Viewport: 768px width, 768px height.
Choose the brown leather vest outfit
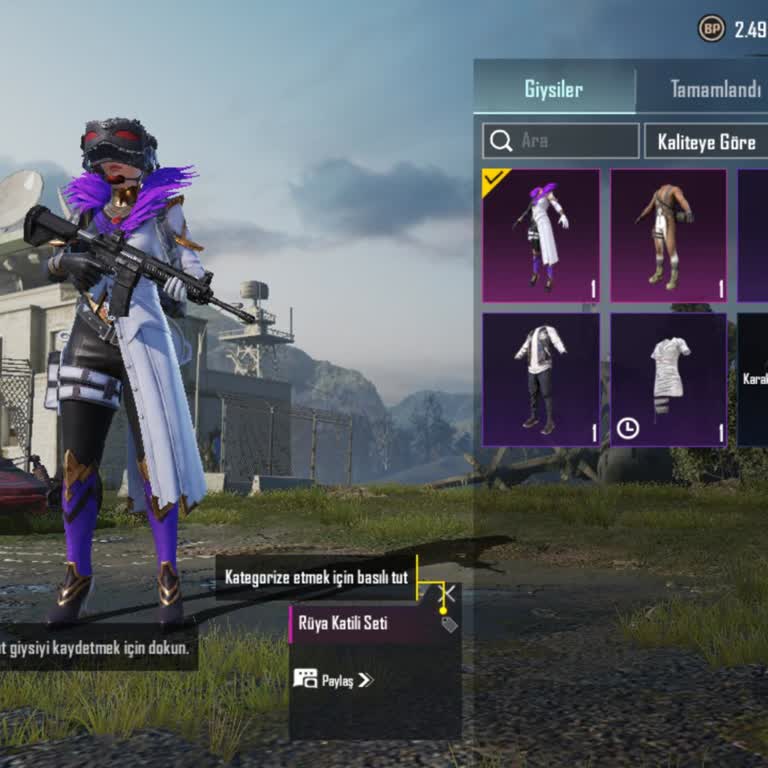pyautogui.click(x=668, y=236)
